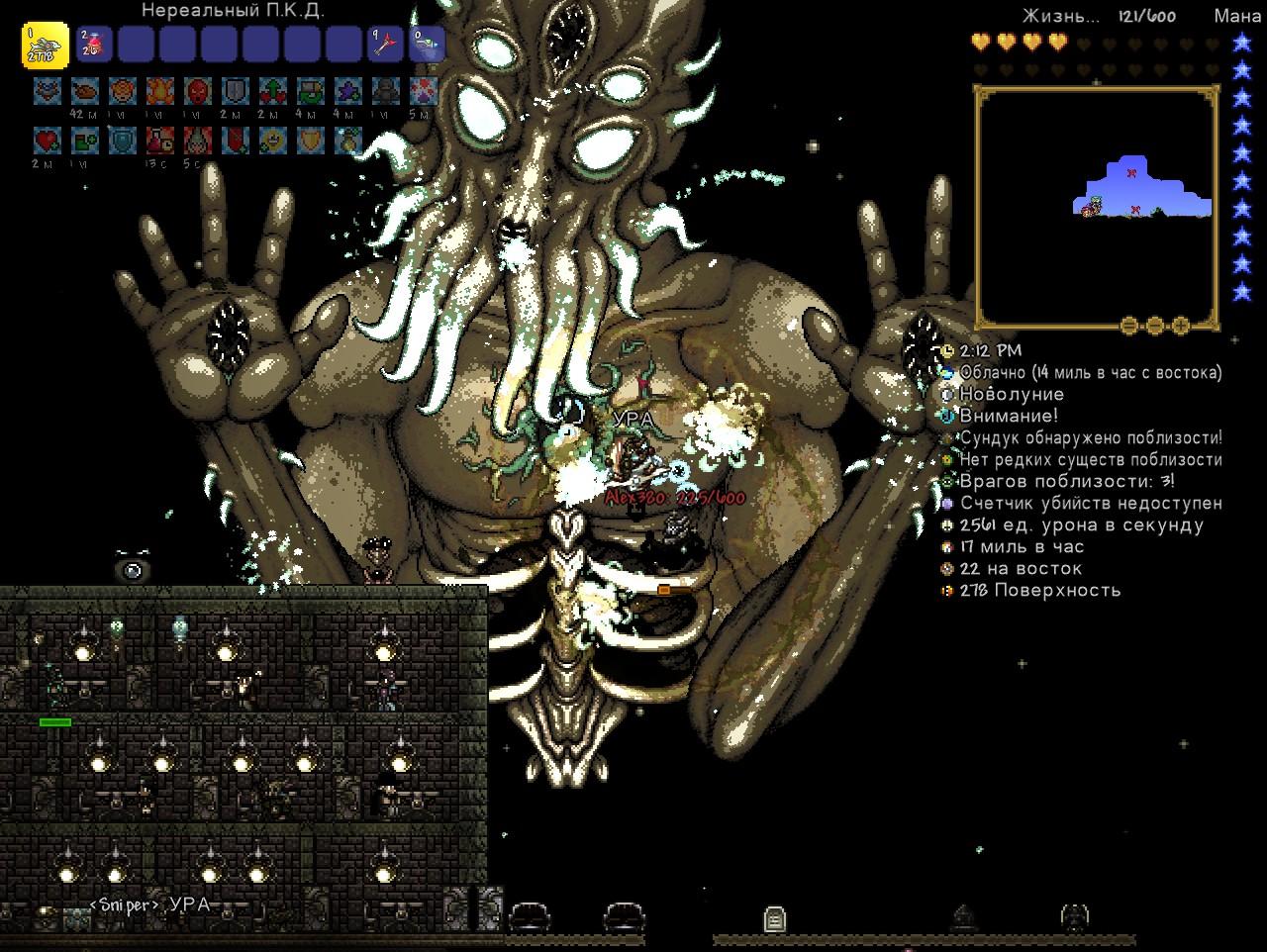Select the green-tipped item in hotbar slot 0
Viewport: 1267px width, 952px height.
pyautogui.click(x=428, y=45)
